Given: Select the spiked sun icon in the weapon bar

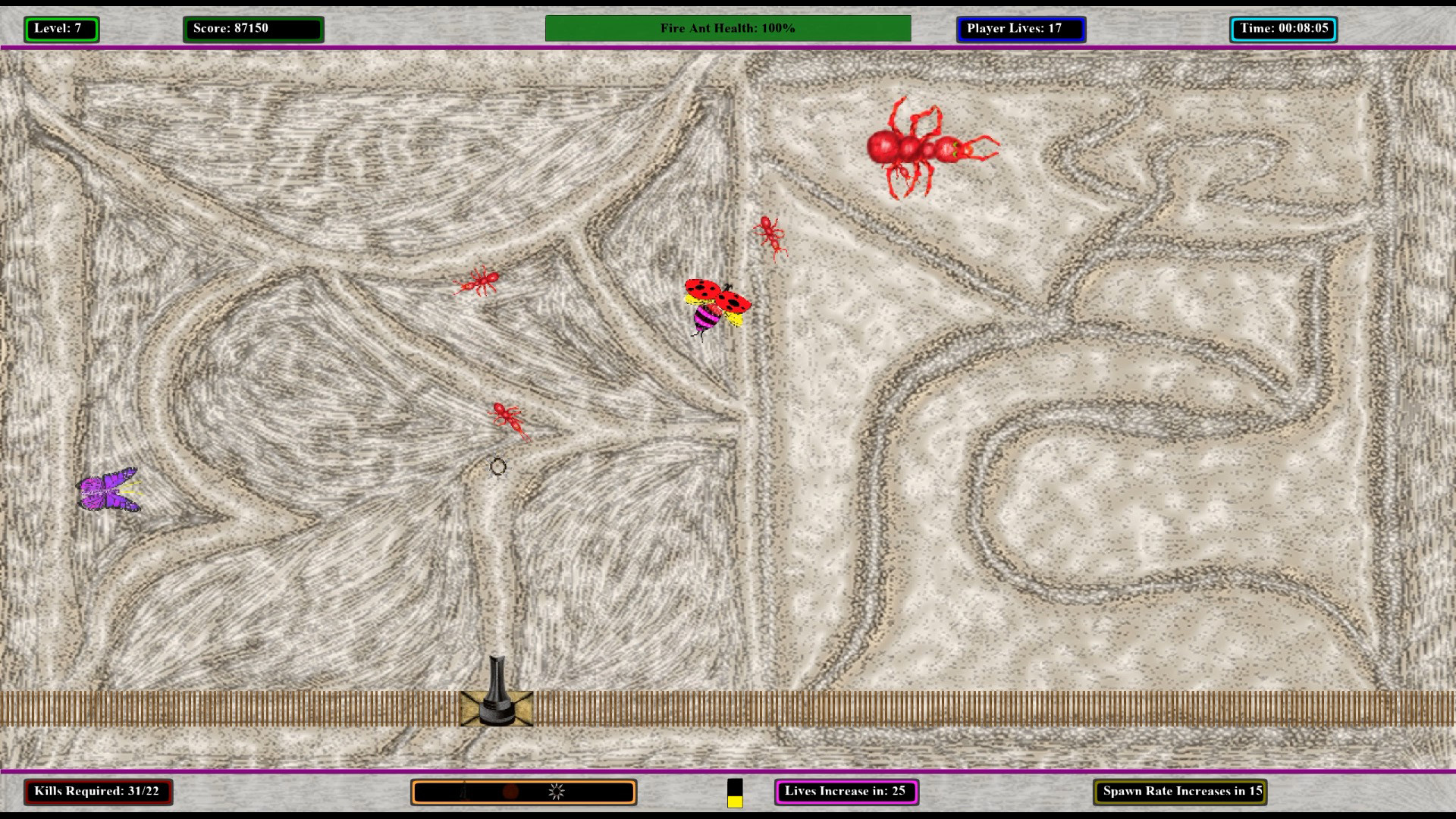Looking at the screenshot, I should (556, 791).
